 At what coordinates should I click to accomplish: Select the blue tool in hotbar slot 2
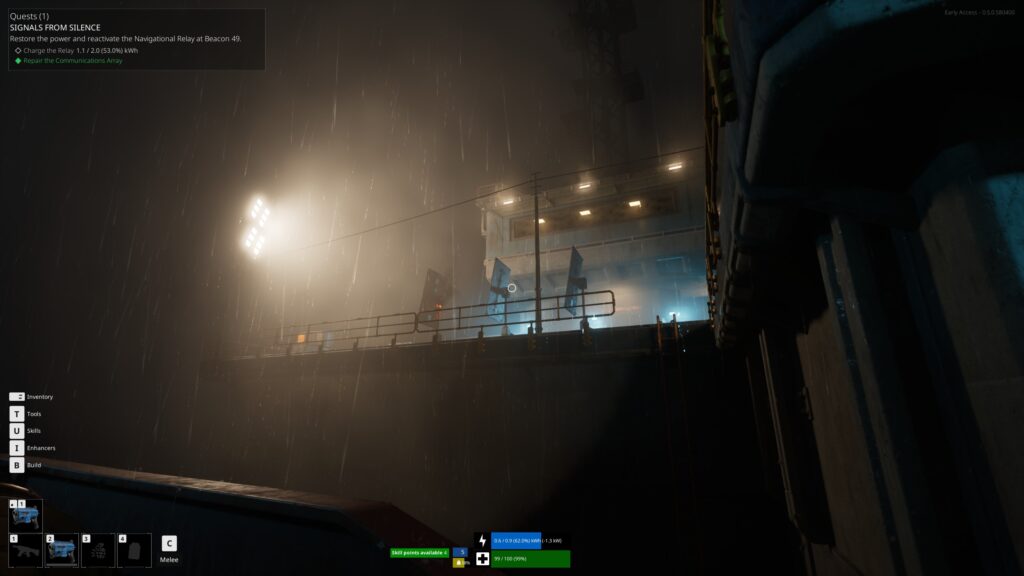pyautogui.click(x=62, y=550)
